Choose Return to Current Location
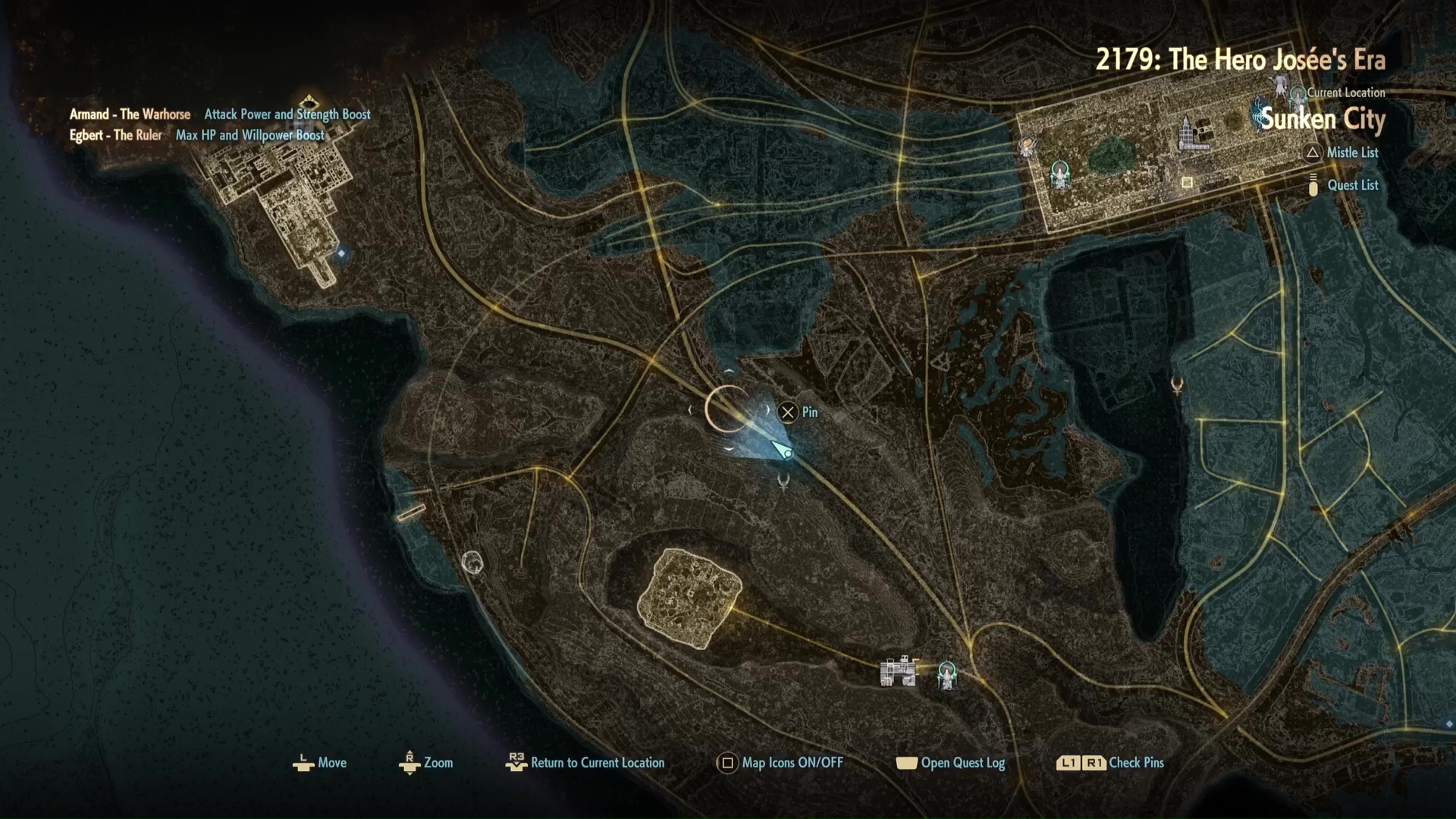This screenshot has width=1456, height=819. [x=597, y=763]
